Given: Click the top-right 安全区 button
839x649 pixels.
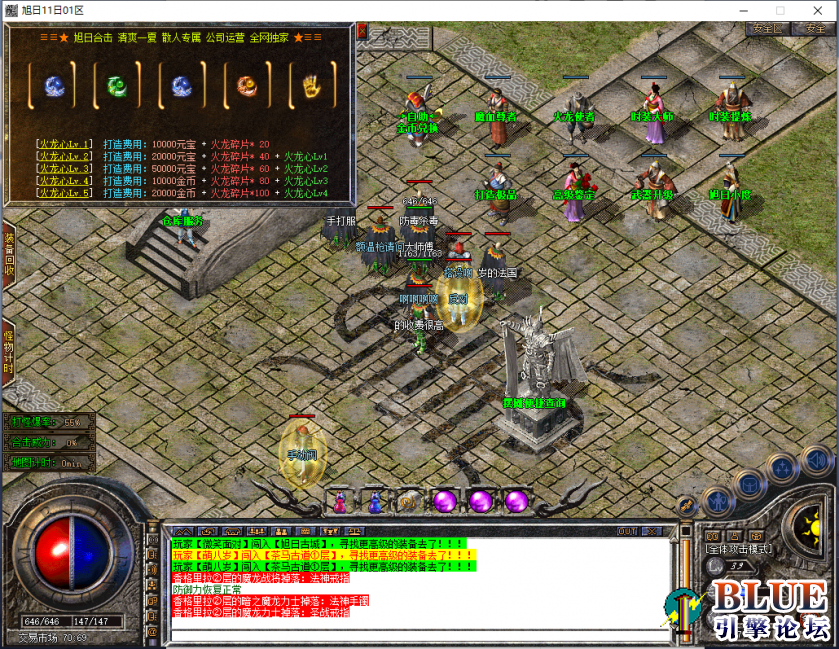Looking at the screenshot, I should pos(766,29).
